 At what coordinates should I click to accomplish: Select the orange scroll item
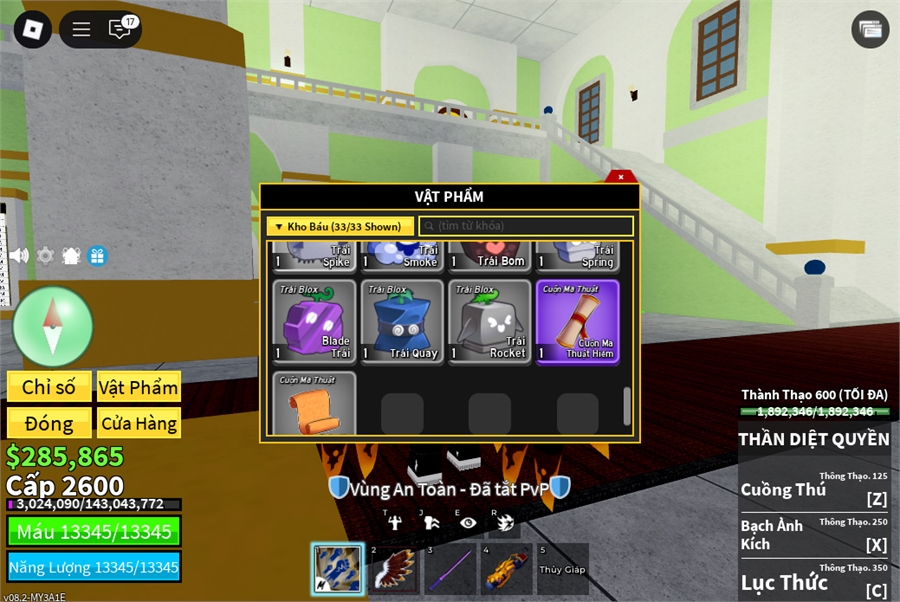[x=315, y=403]
